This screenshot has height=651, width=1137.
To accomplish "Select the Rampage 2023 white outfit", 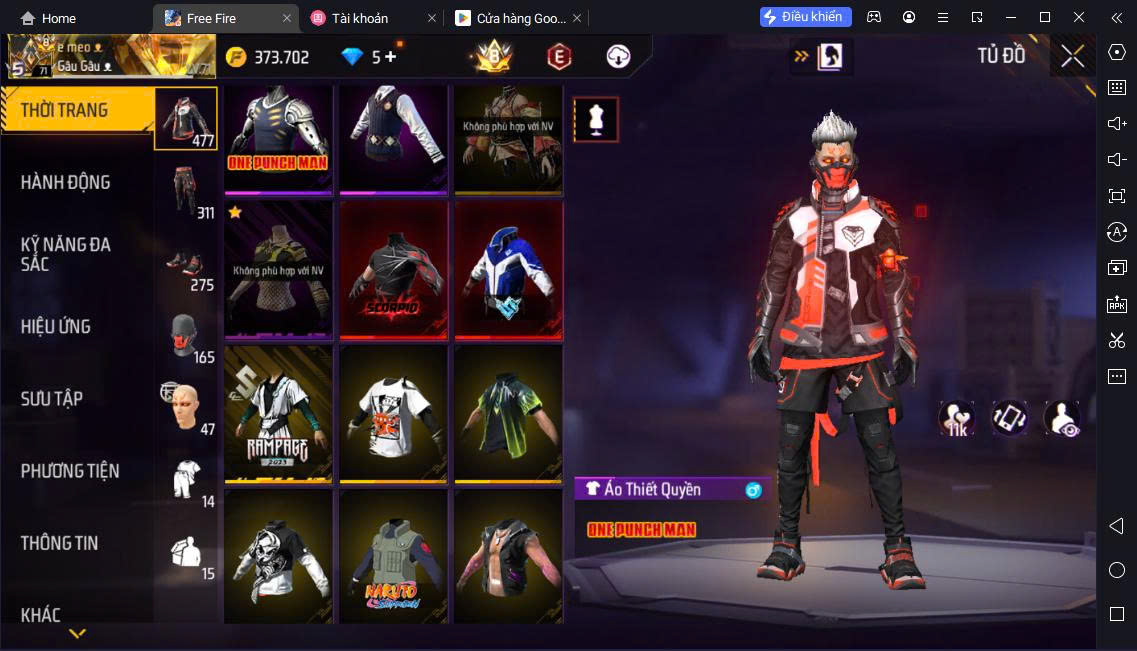I will click(x=278, y=414).
